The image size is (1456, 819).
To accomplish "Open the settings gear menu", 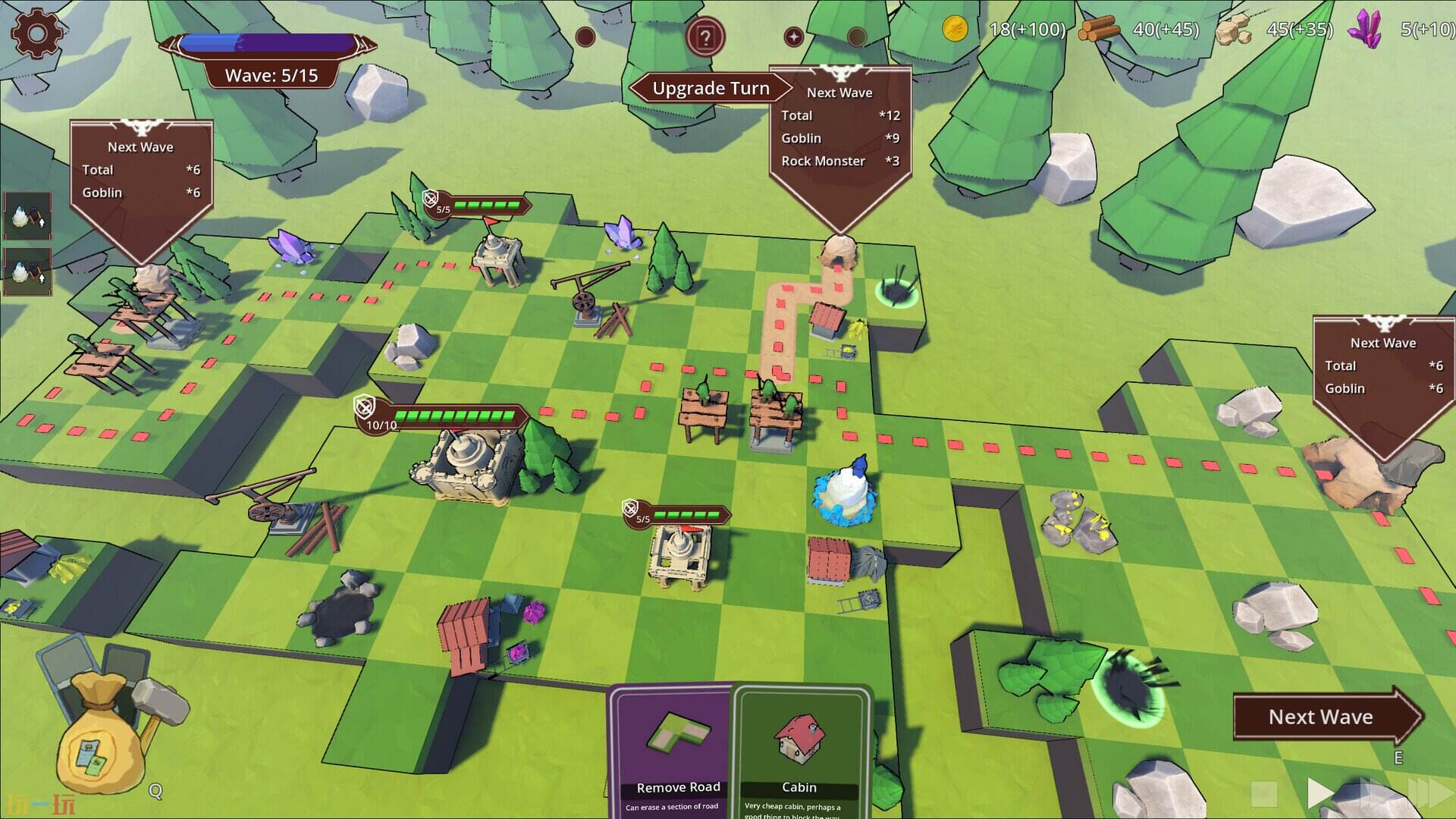I will click(x=36, y=33).
